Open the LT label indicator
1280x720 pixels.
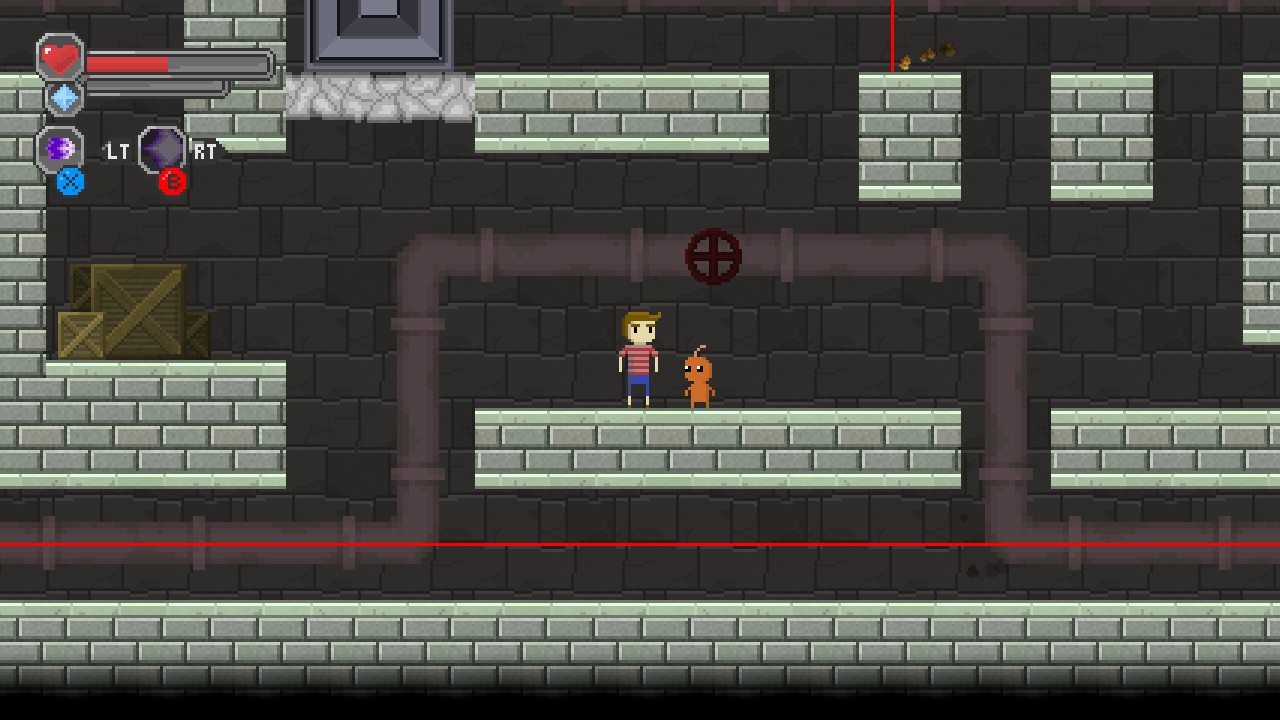point(117,150)
